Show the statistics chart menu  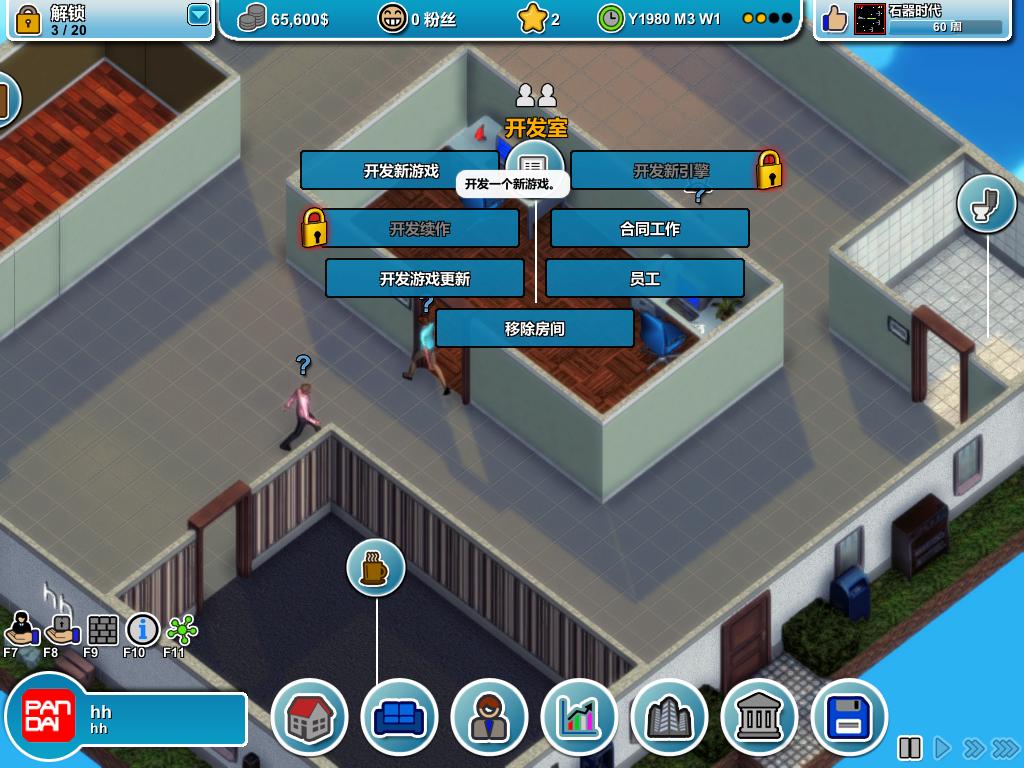[579, 717]
